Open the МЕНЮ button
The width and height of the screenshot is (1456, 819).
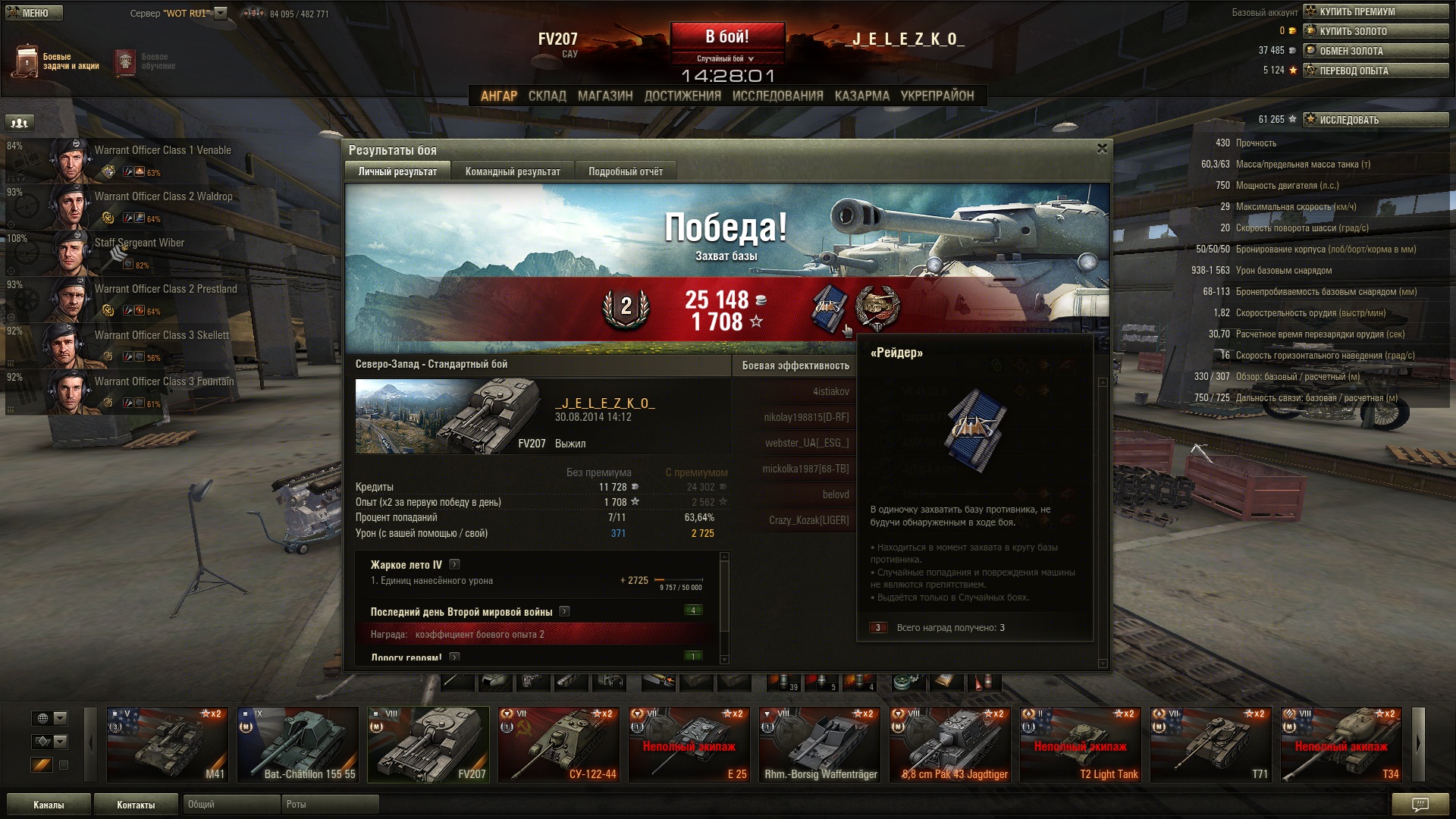[34, 13]
